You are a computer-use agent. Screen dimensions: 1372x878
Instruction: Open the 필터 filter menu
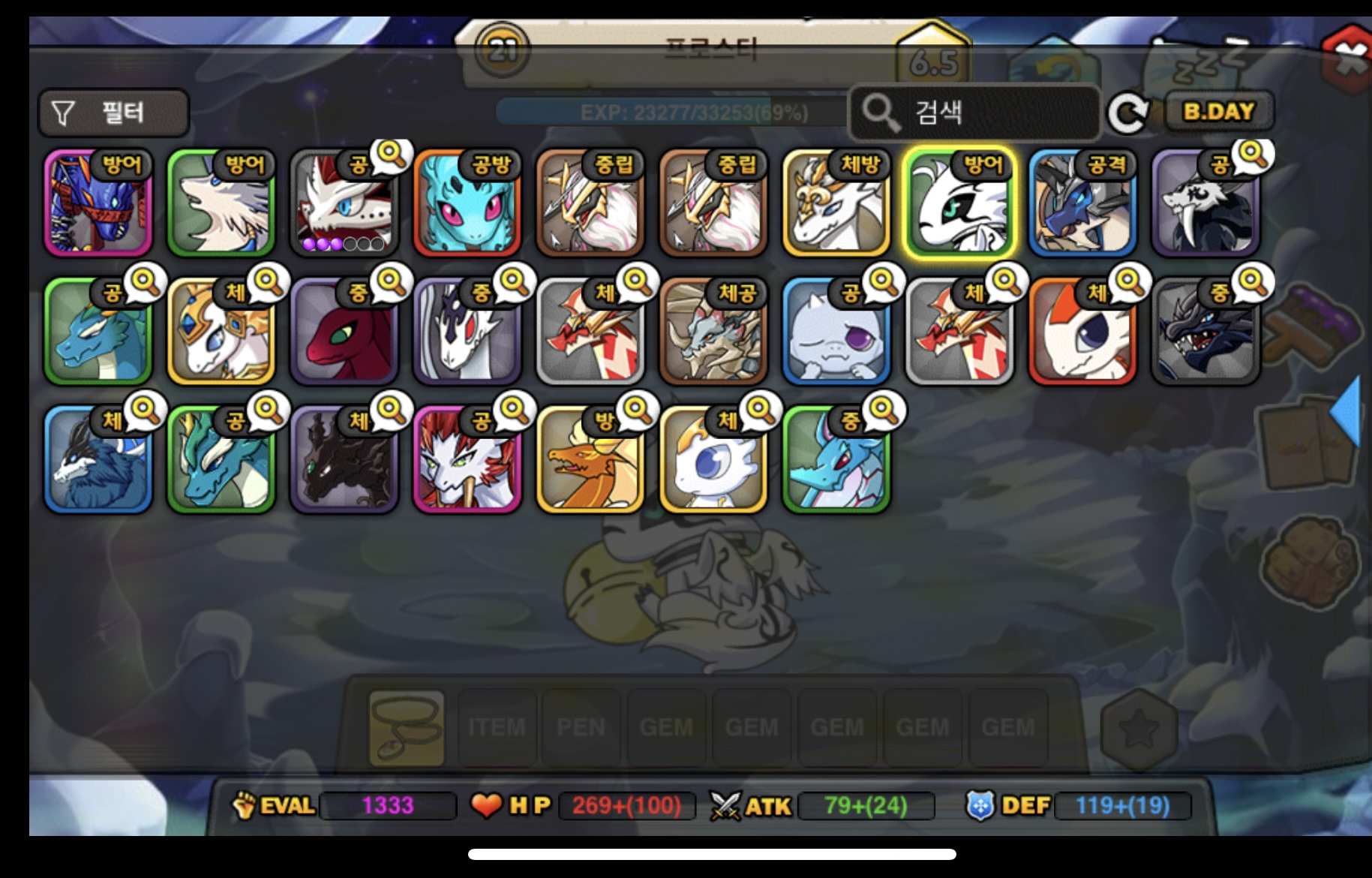point(113,113)
